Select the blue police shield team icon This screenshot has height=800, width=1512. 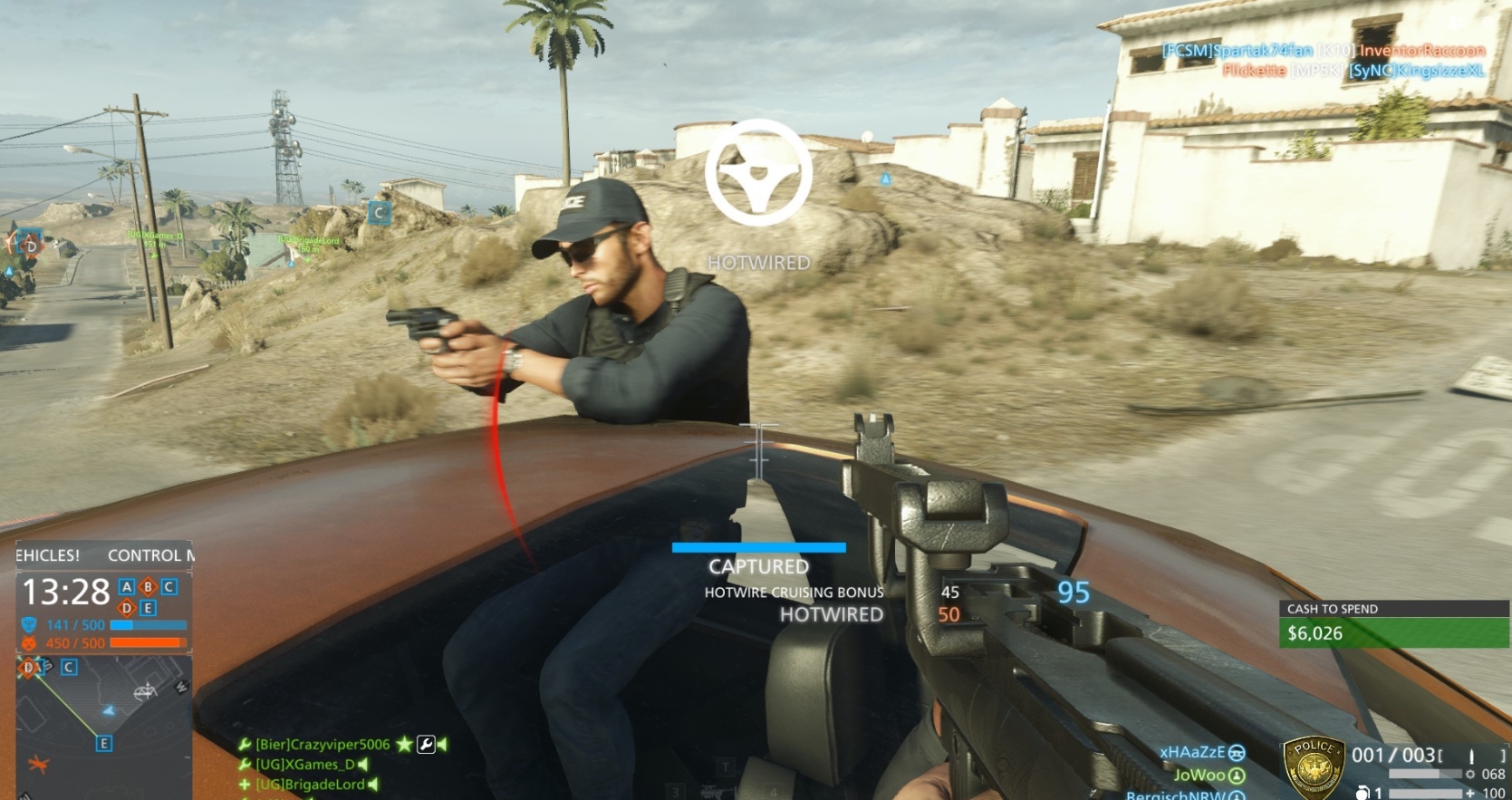coord(28,623)
